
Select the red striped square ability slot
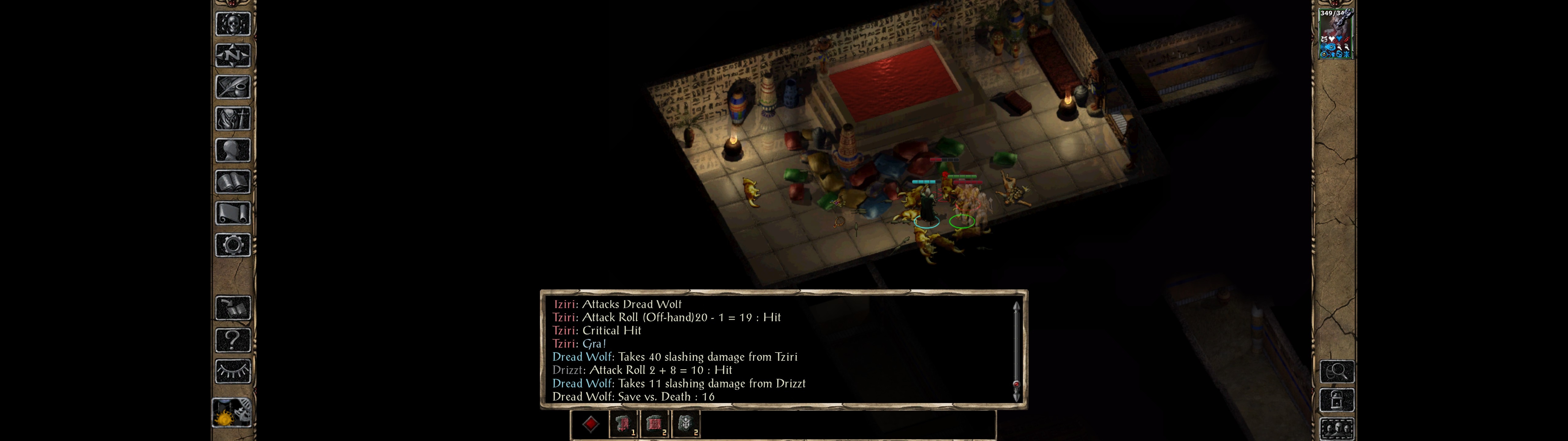click(654, 424)
